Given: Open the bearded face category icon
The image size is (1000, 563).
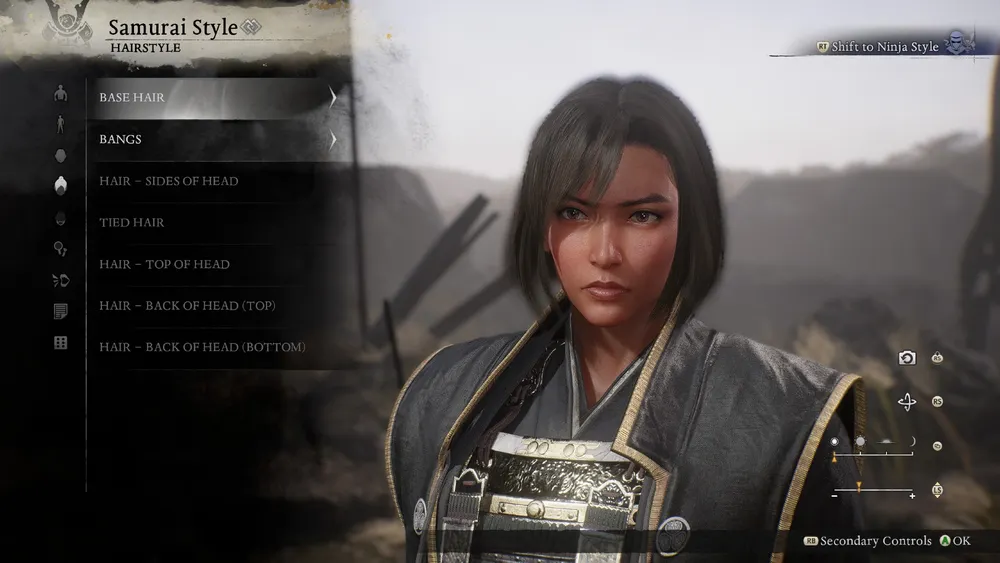Looking at the screenshot, I should (61, 218).
